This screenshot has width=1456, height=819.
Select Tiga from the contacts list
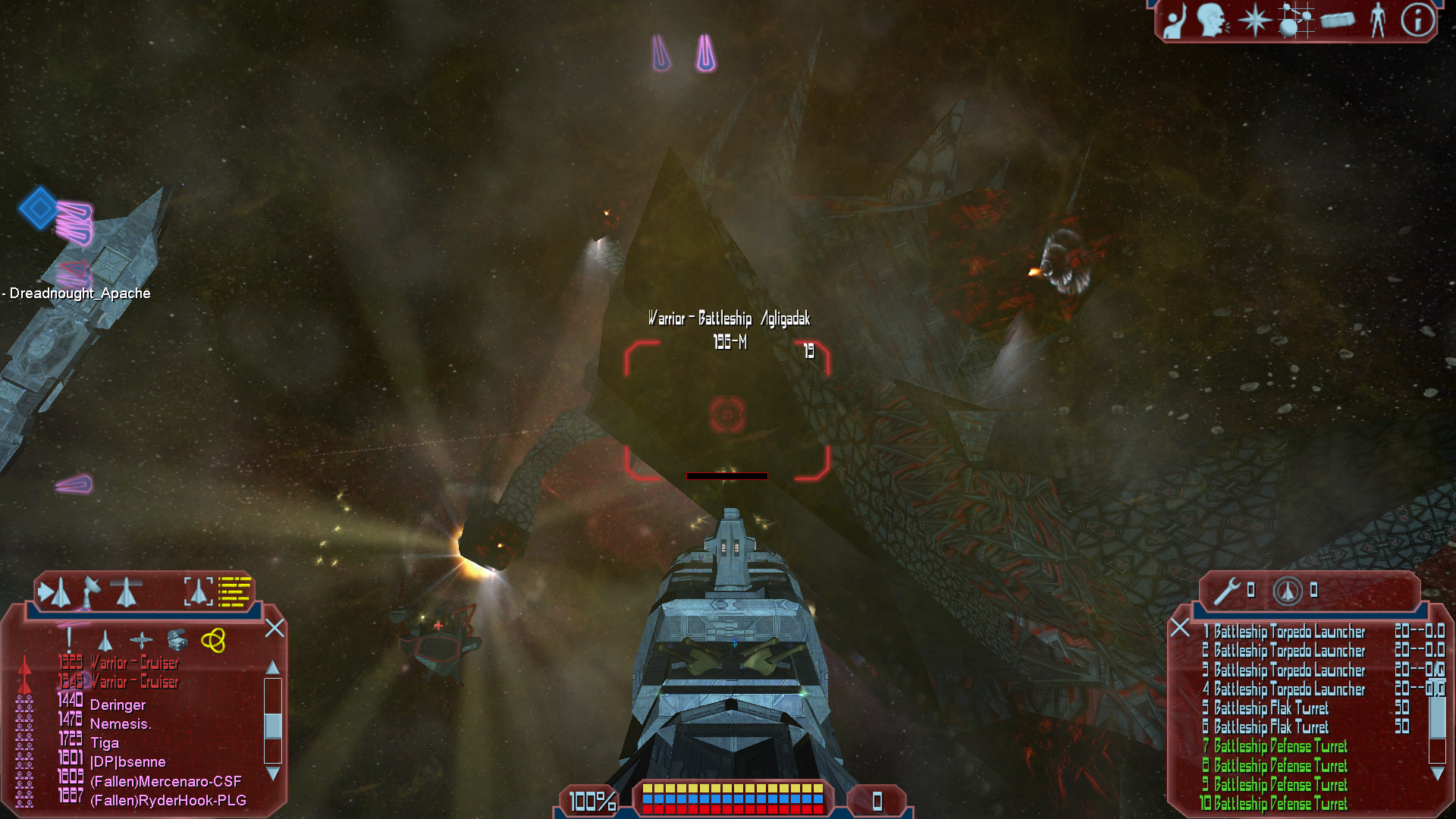click(105, 743)
